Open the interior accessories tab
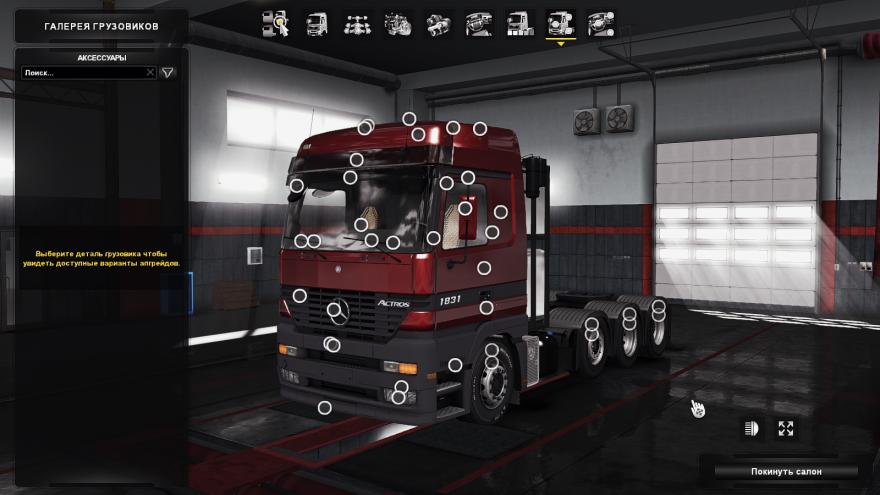The image size is (880, 495). pyautogui.click(x=601, y=23)
